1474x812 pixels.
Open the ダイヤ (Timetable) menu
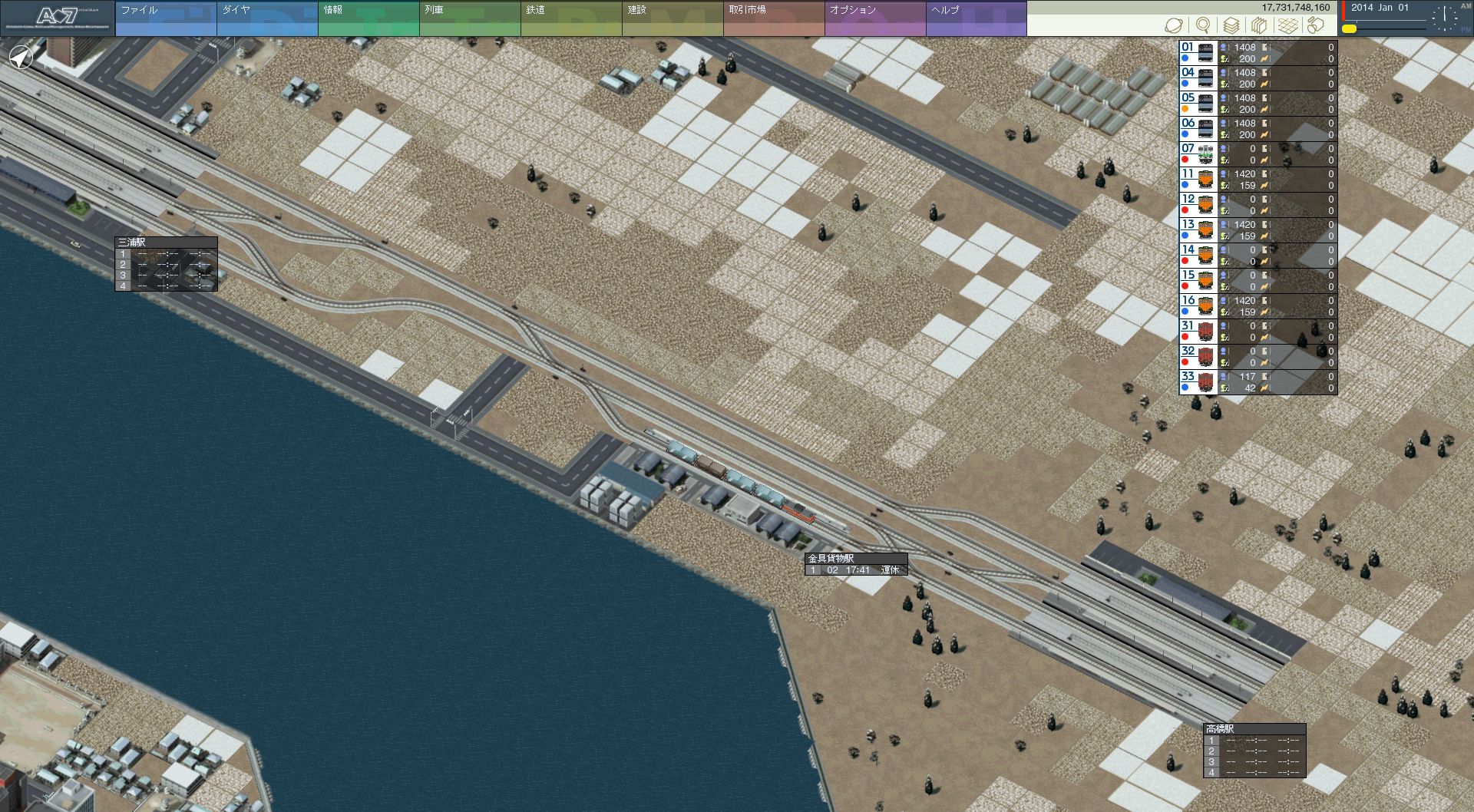pyautogui.click(x=266, y=18)
